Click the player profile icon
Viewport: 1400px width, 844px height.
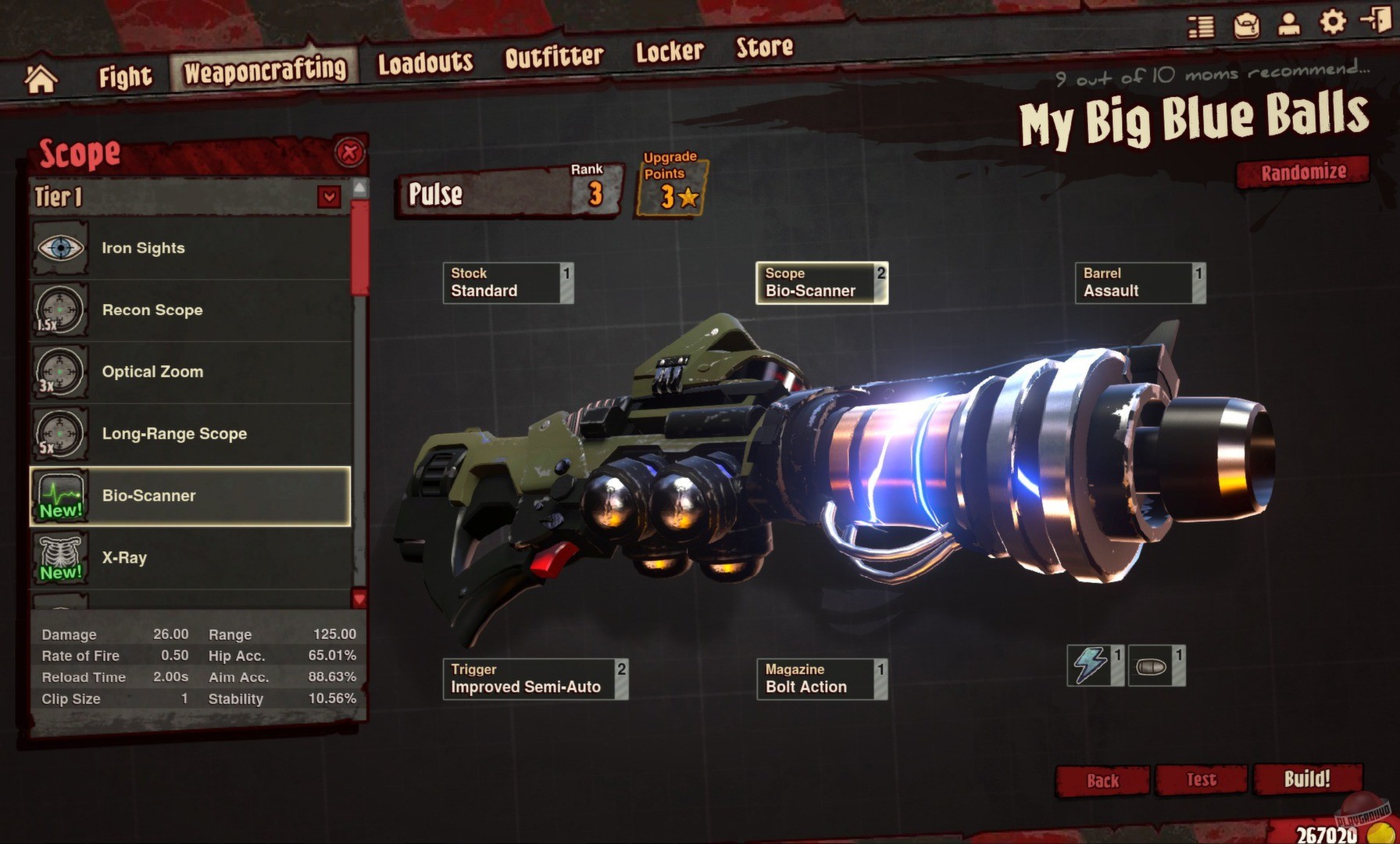(x=1288, y=25)
